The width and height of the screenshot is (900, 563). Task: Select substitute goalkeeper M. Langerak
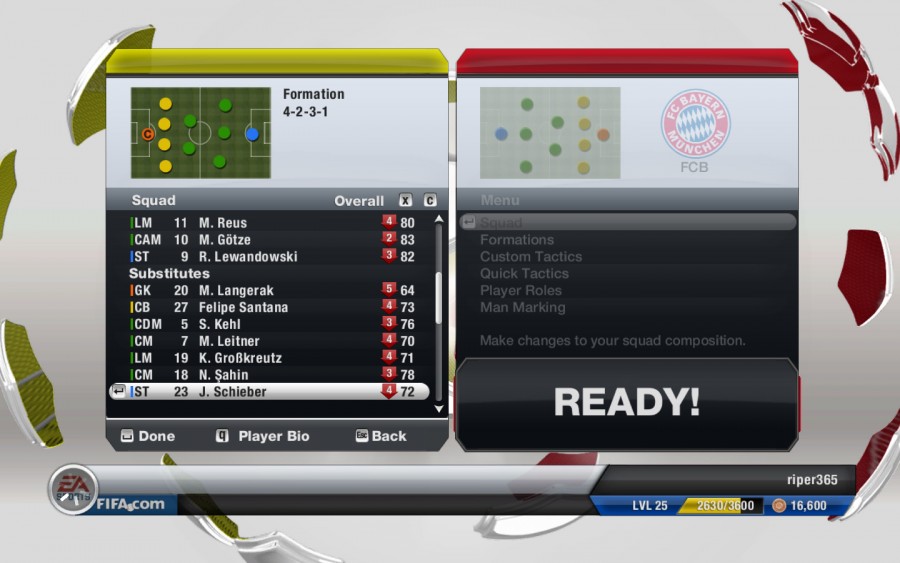[x=270, y=290]
